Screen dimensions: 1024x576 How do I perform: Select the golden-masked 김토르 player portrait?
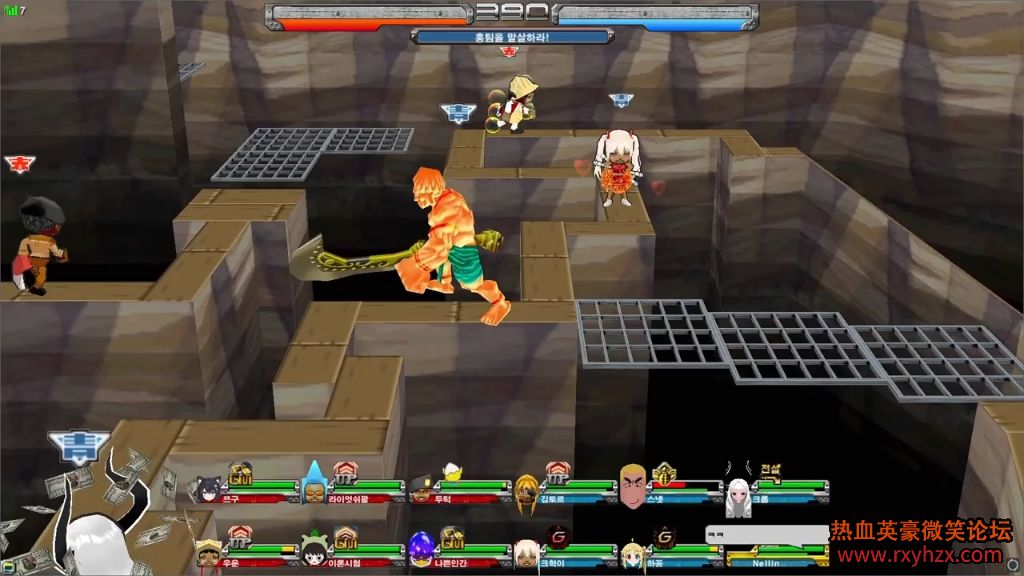pos(527,489)
